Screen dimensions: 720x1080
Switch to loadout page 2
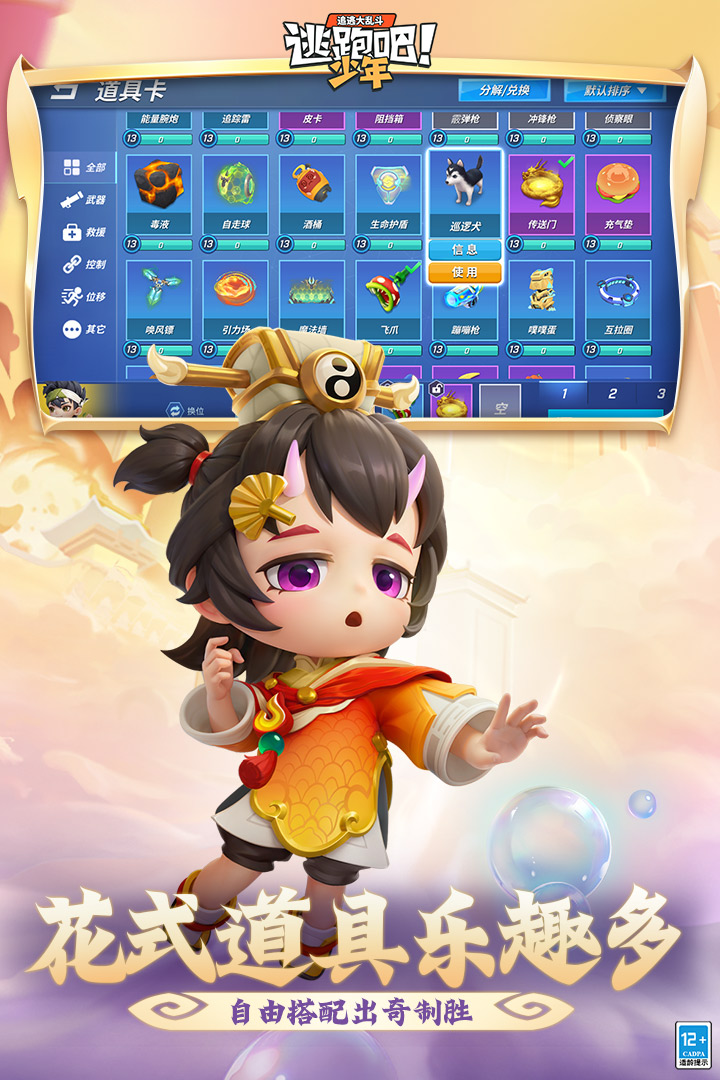(x=612, y=394)
